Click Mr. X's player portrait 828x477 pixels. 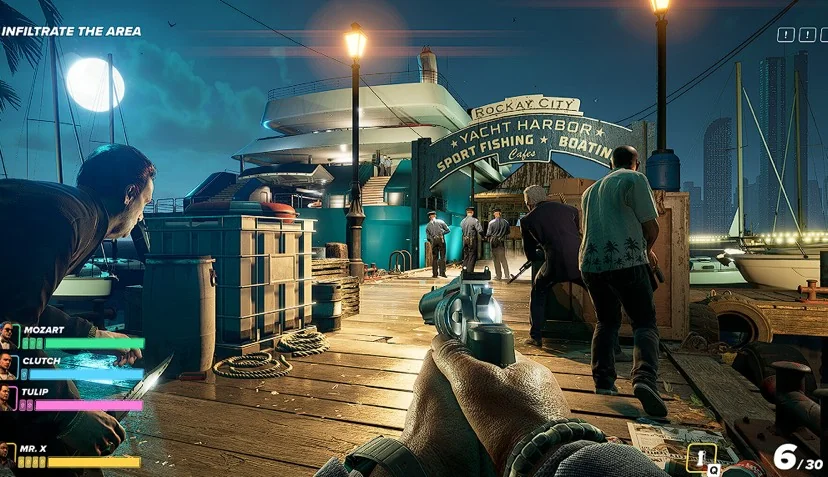tap(8, 455)
